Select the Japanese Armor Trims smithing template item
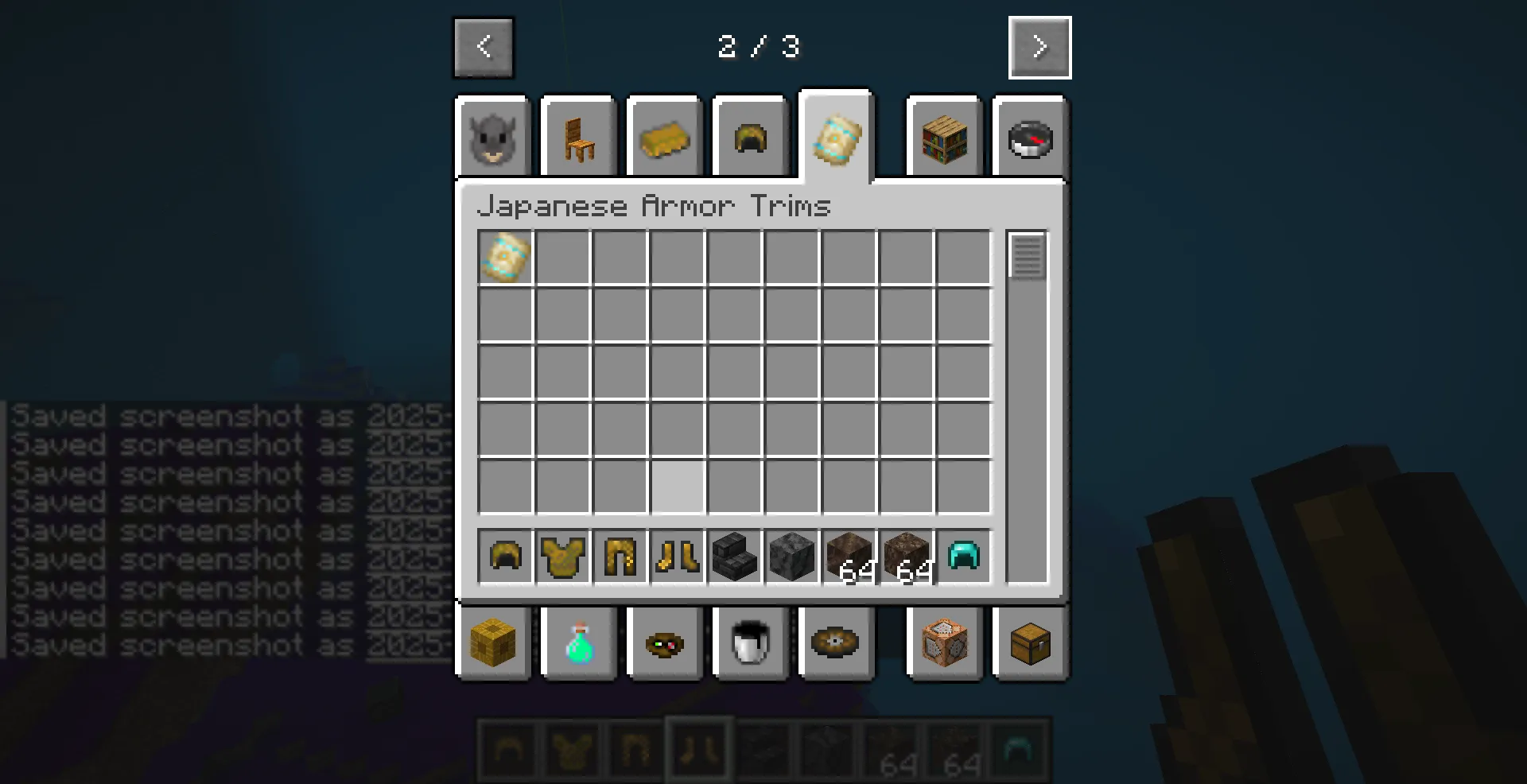The height and width of the screenshot is (784, 1527). click(x=503, y=256)
